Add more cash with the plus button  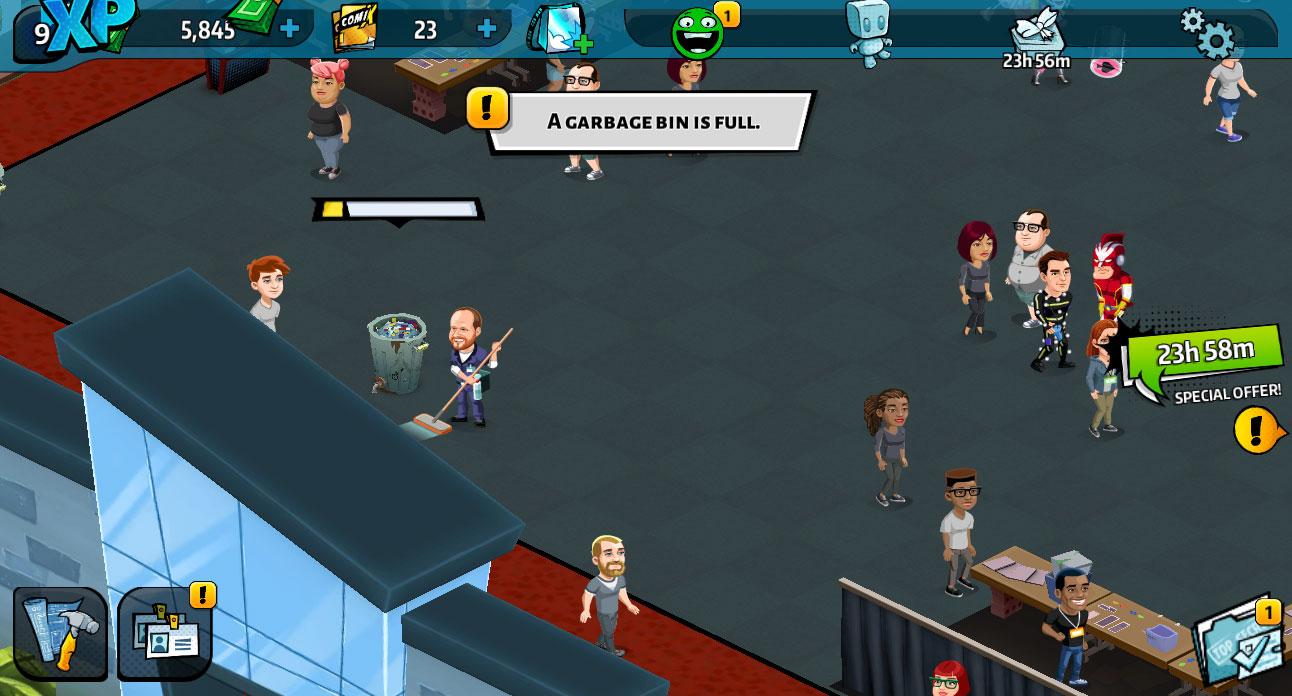pyautogui.click(x=290, y=29)
